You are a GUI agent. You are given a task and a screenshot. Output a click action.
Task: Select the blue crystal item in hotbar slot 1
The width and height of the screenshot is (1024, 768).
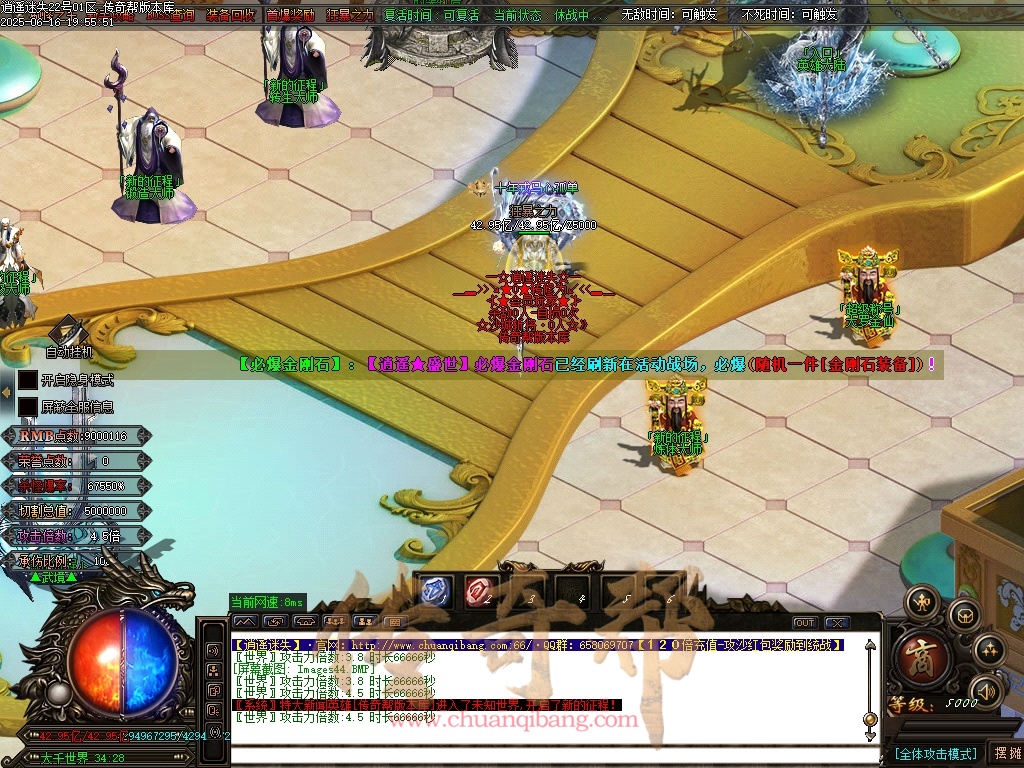[436, 591]
